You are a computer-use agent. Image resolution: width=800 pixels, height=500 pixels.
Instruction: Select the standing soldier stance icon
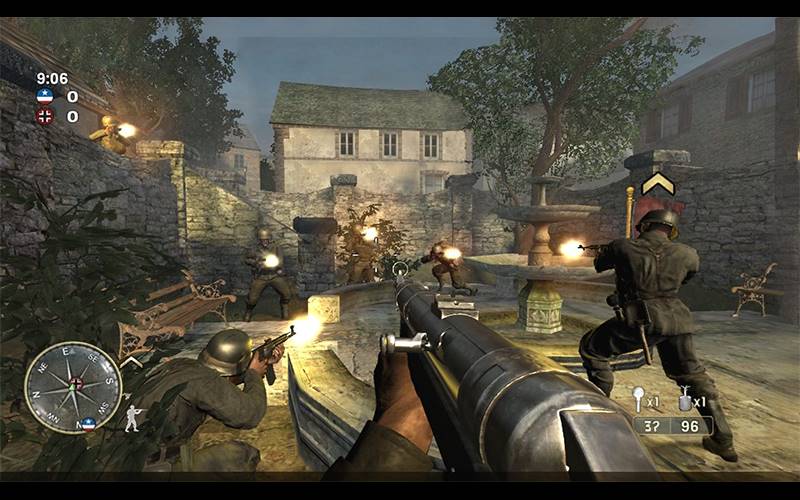coord(132,419)
